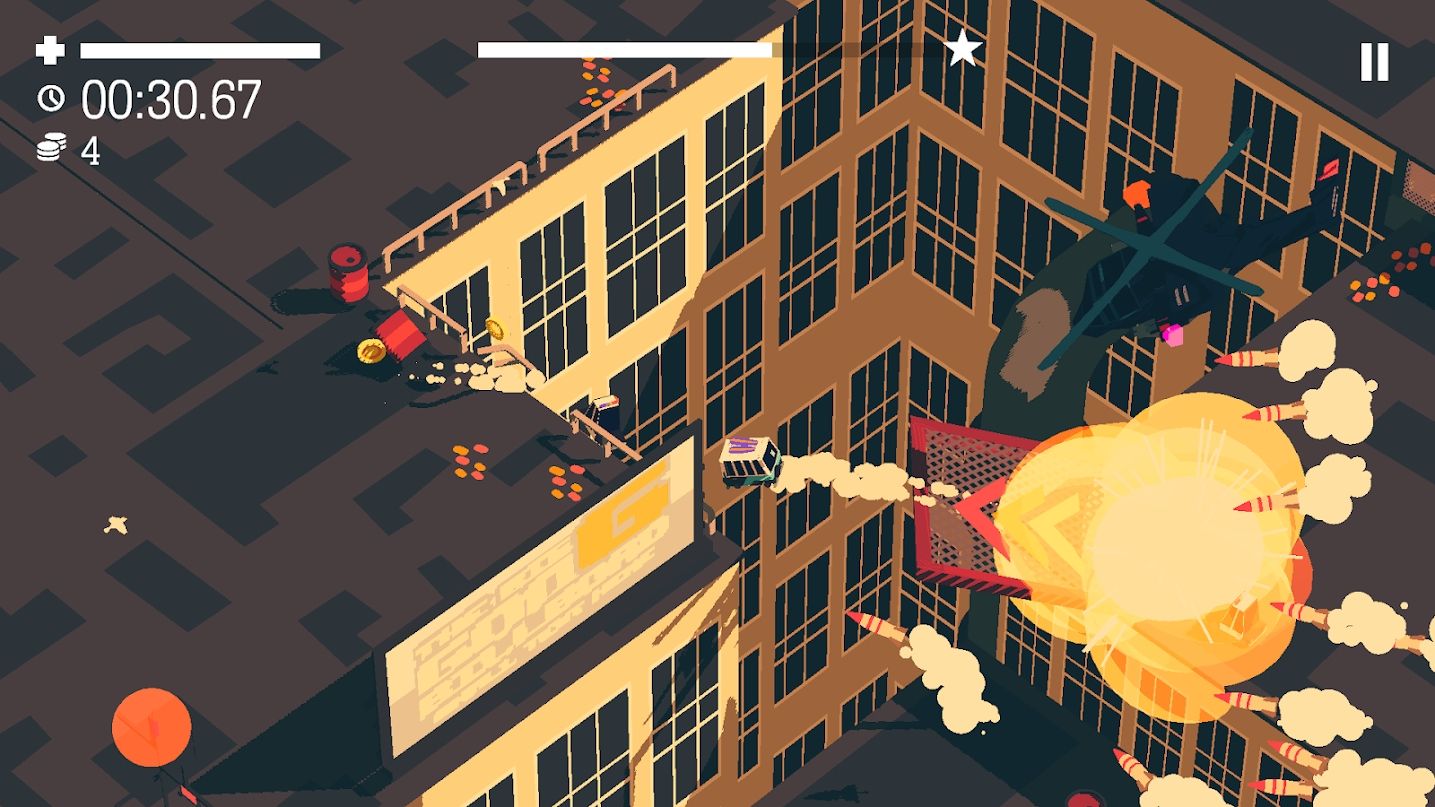Select the timer reading 00:30.67

click(x=170, y=99)
